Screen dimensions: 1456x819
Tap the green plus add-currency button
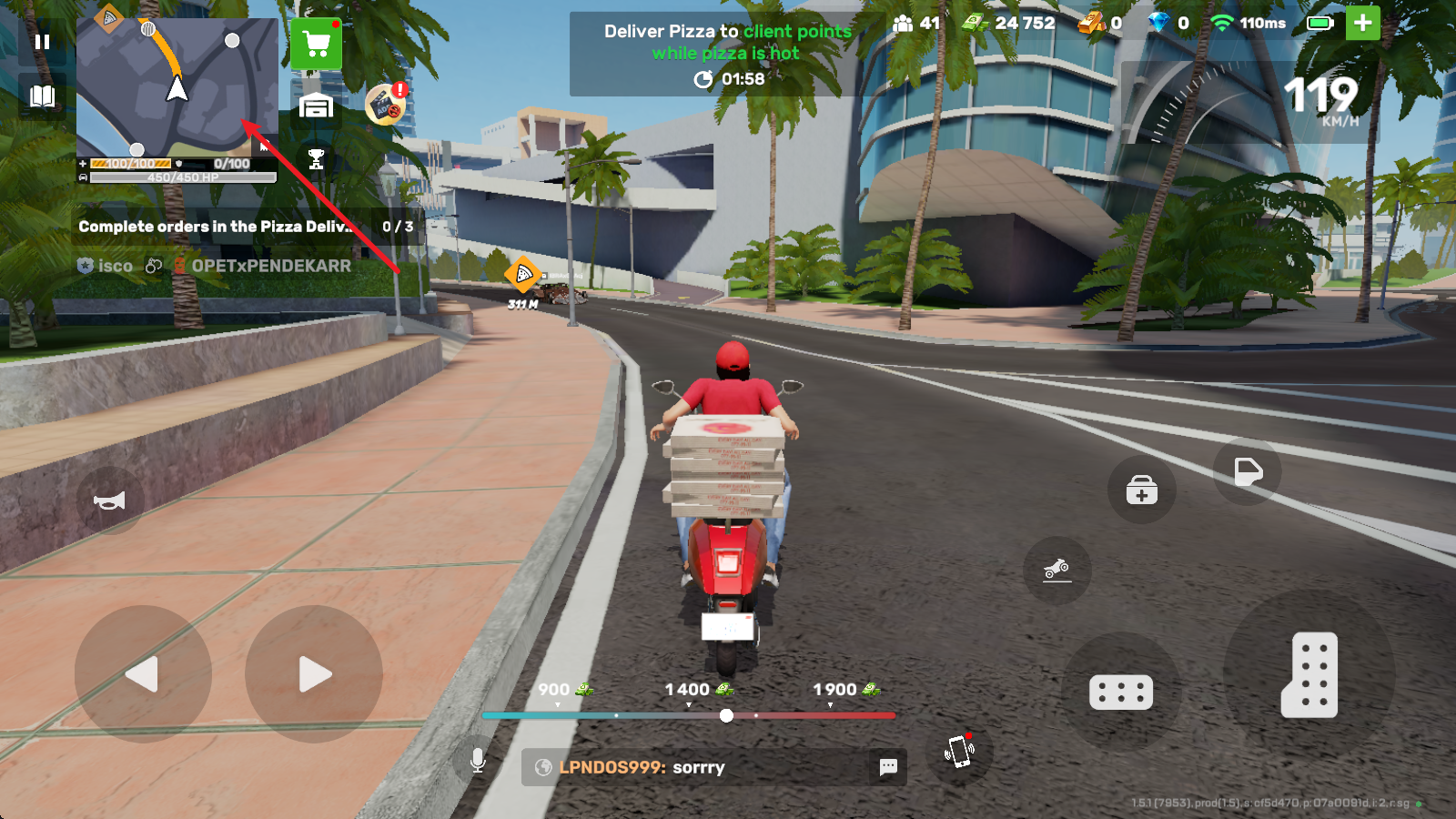pyautogui.click(x=1362, y=24)
